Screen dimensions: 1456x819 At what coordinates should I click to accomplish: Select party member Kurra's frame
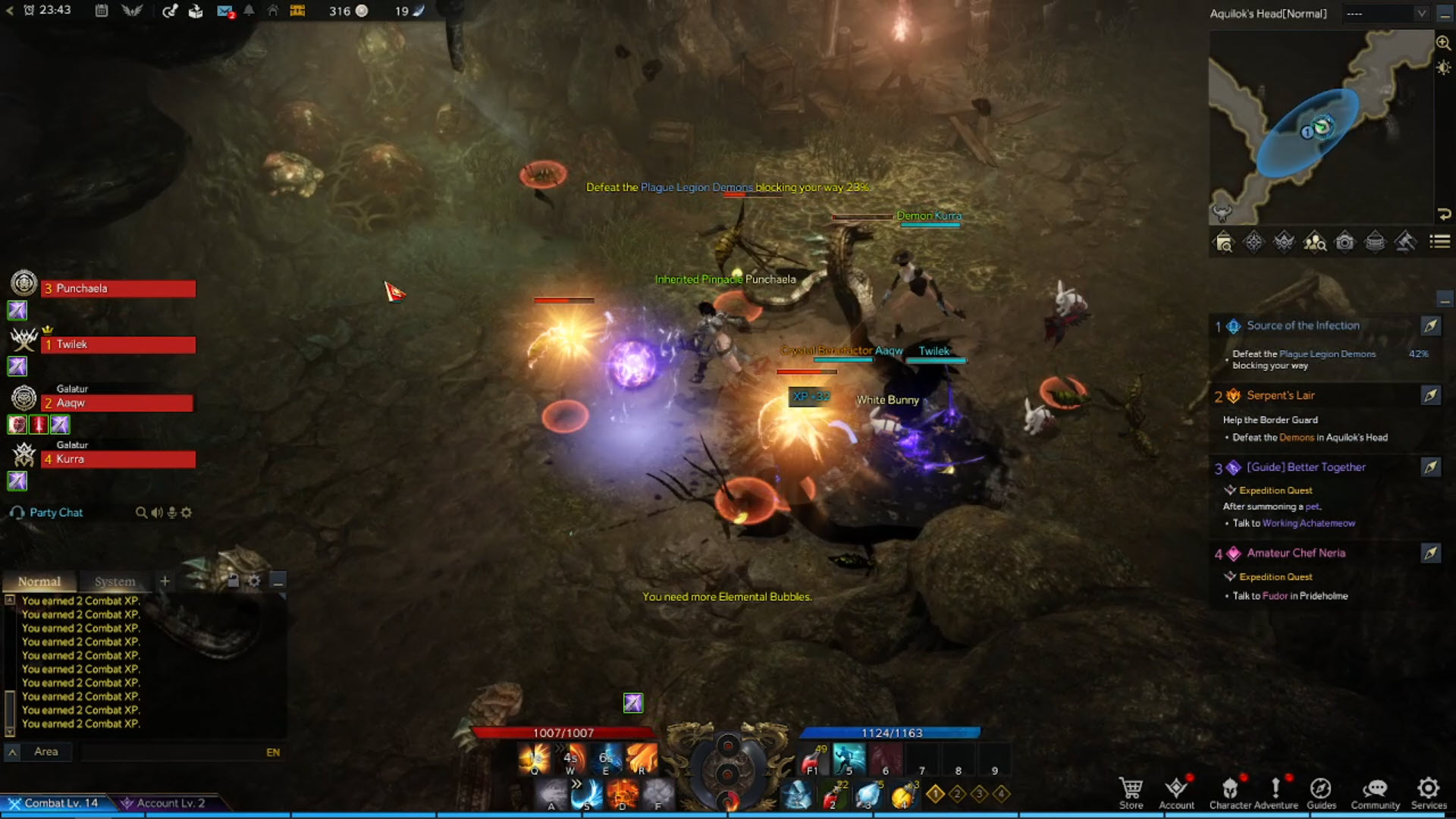tap(118, 460)
